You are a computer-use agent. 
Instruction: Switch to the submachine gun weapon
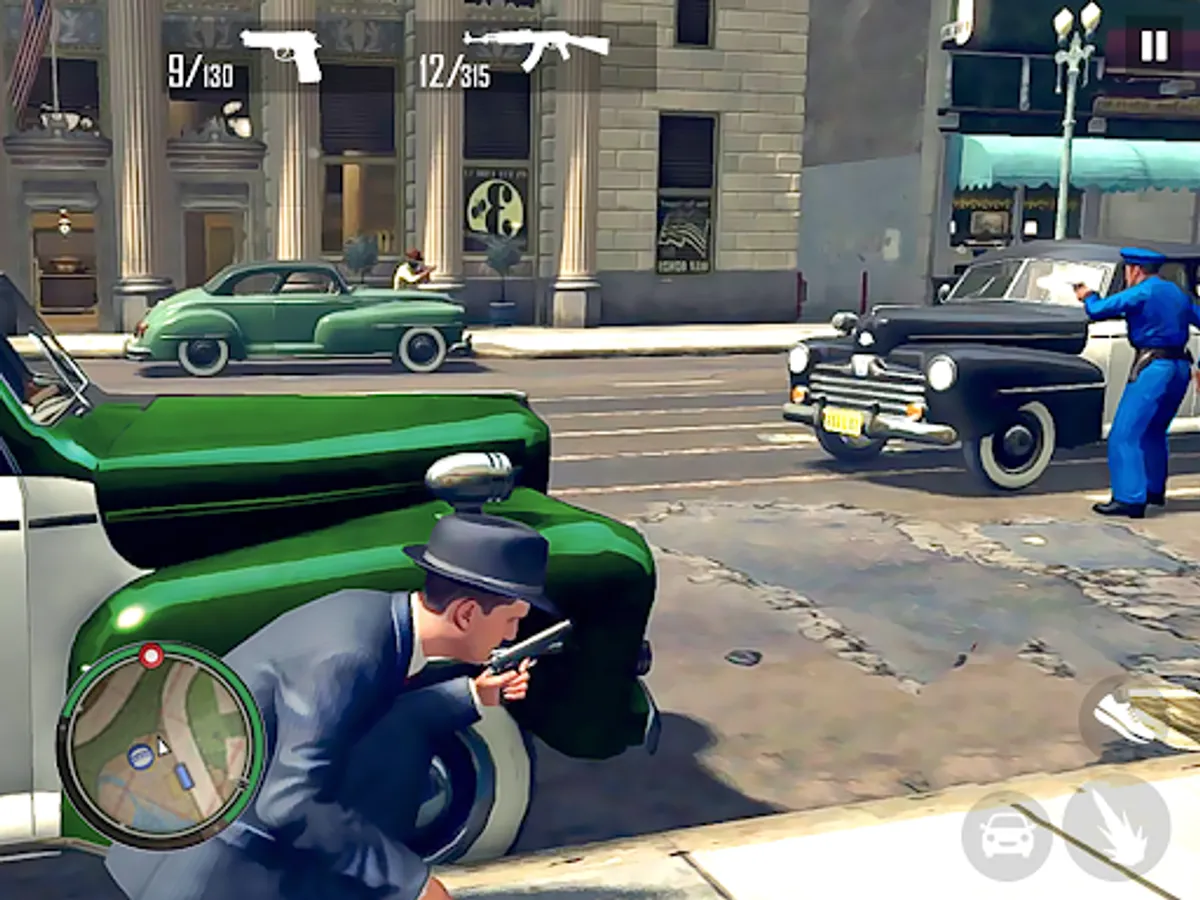(x=536, y=47)
